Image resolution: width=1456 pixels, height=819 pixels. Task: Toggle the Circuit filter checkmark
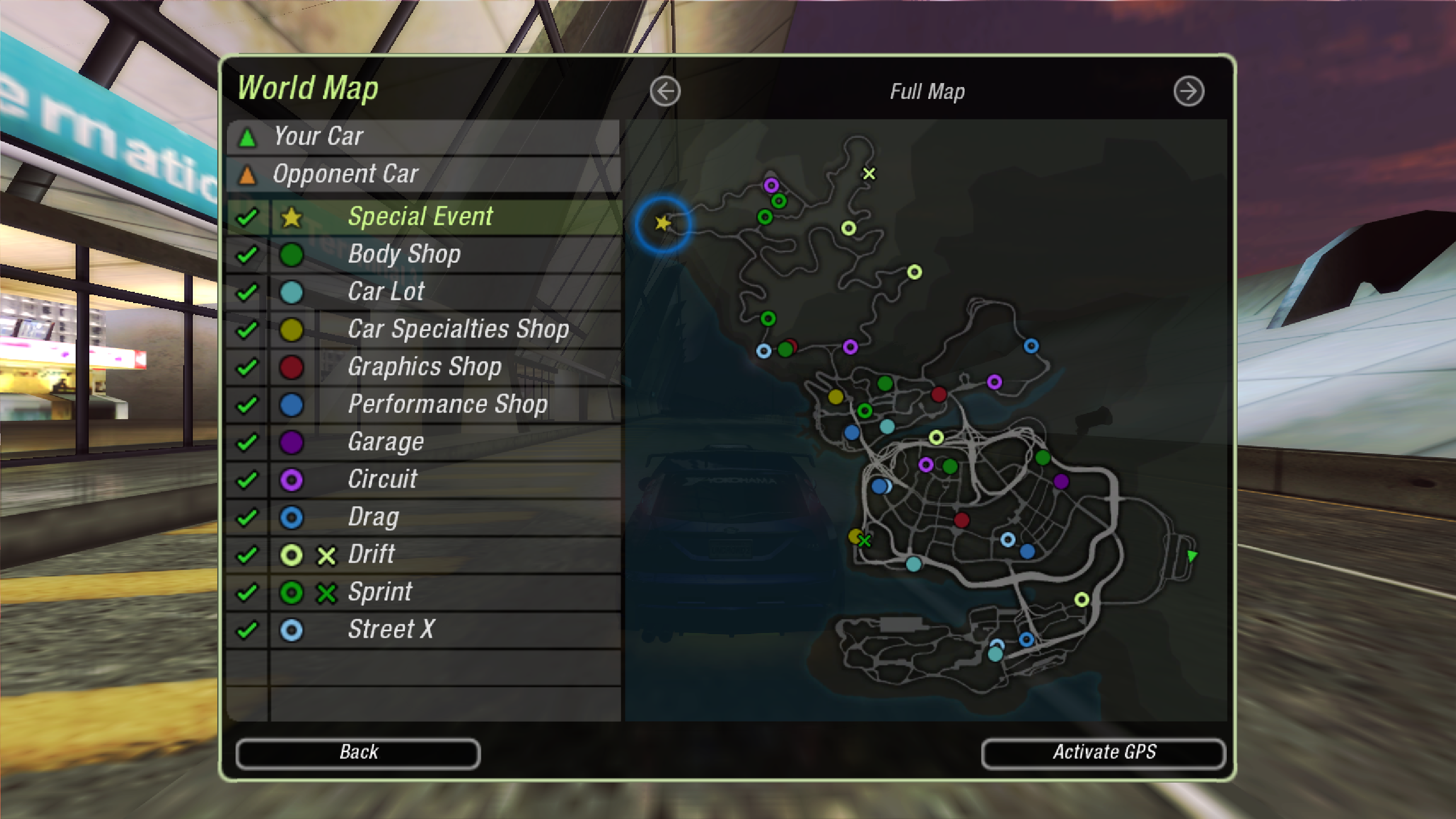247,480
